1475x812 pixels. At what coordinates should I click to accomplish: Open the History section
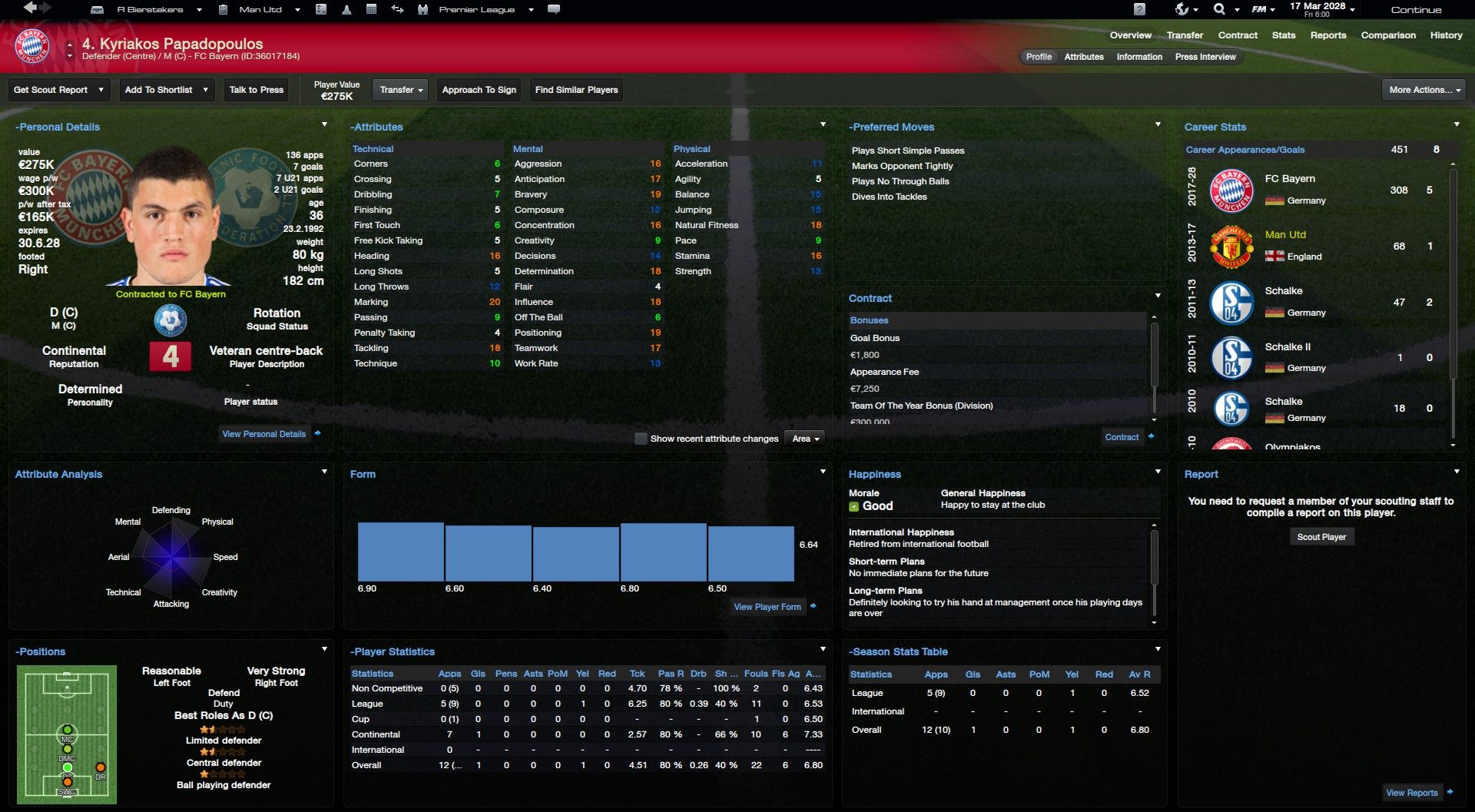[1446, 35]
